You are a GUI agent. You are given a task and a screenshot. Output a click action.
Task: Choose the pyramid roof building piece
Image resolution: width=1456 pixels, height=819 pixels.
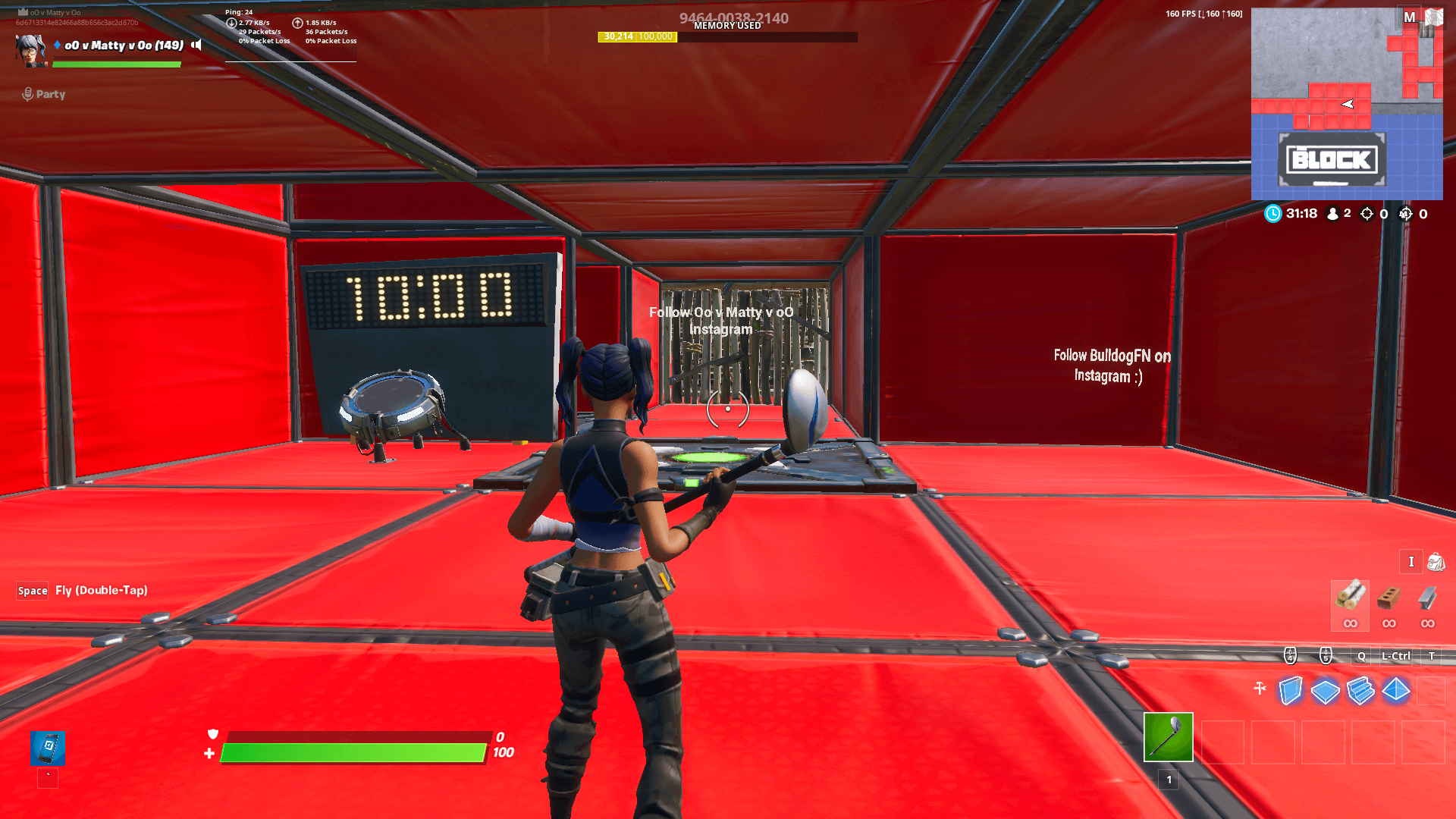1396,690
